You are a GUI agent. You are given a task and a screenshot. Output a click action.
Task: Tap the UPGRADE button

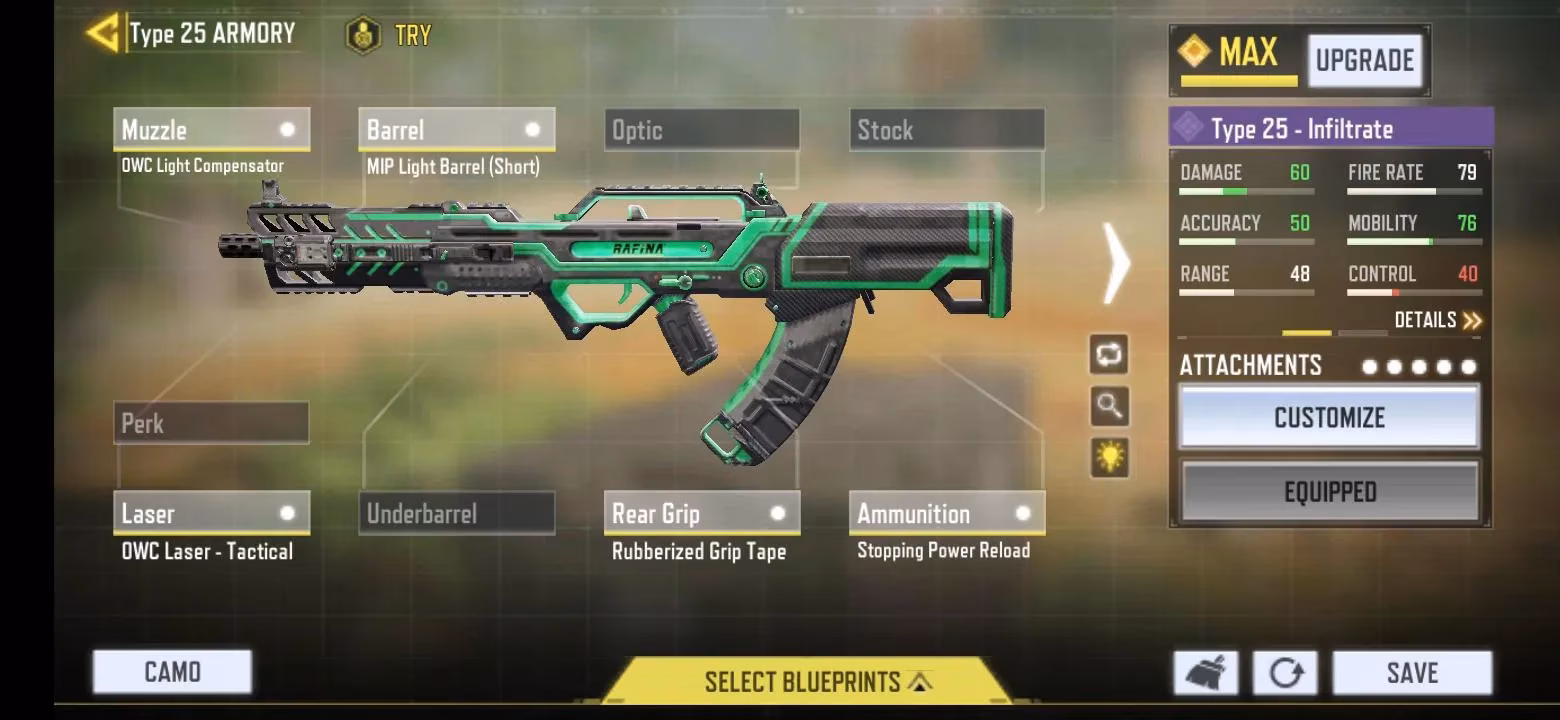(1366, 59)
